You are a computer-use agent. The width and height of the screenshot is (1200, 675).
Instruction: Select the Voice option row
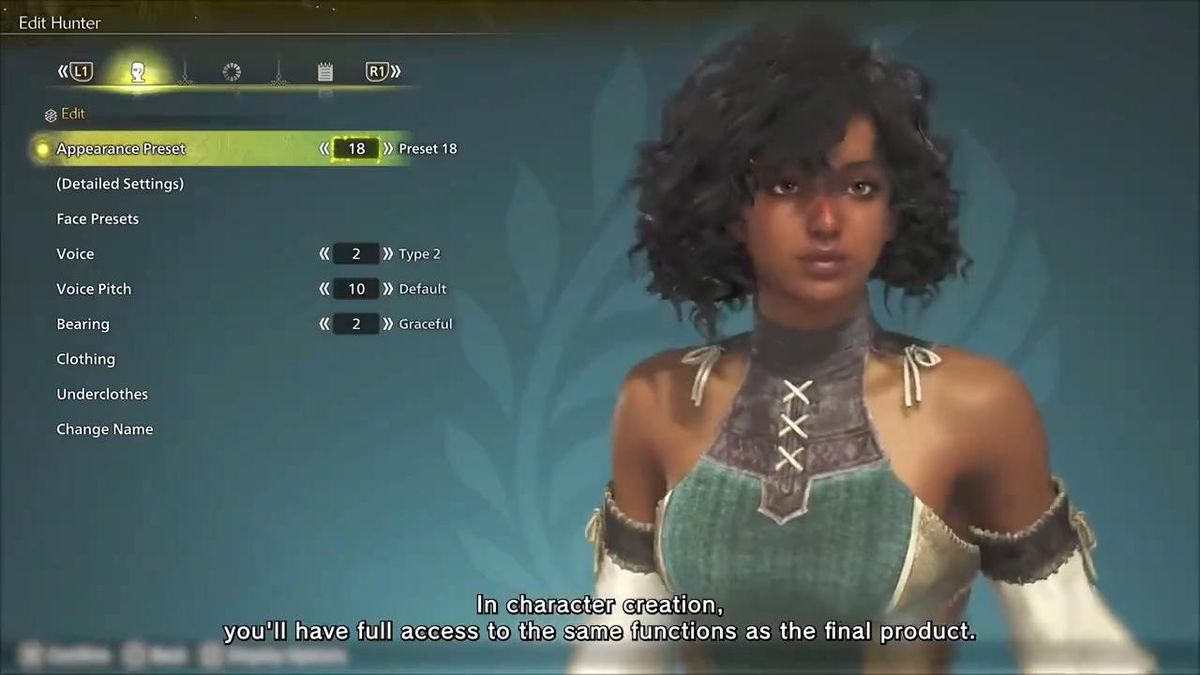tap(75, 254)
